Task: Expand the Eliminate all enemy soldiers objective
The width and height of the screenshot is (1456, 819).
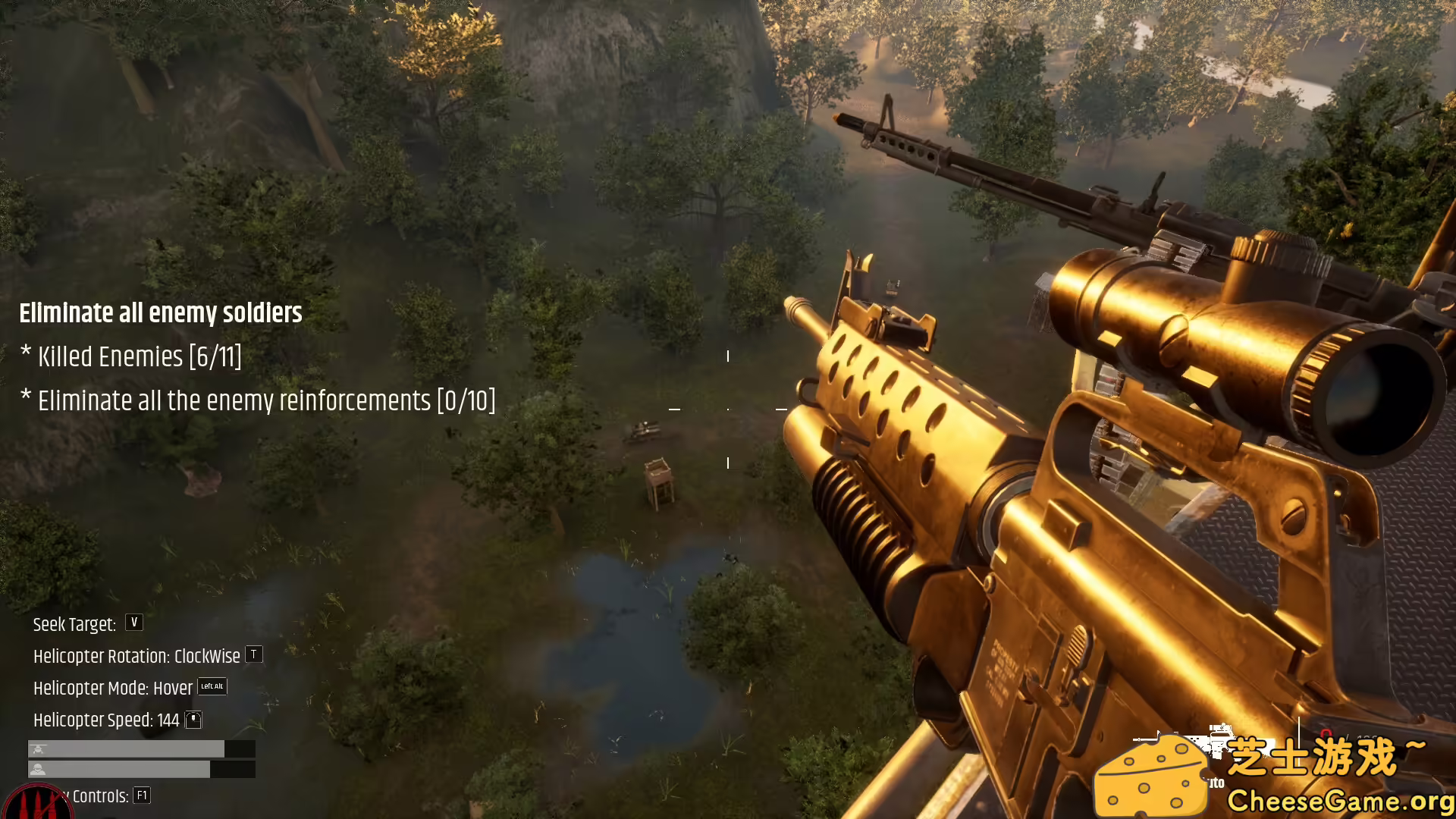Action: (x=161, y=313)
